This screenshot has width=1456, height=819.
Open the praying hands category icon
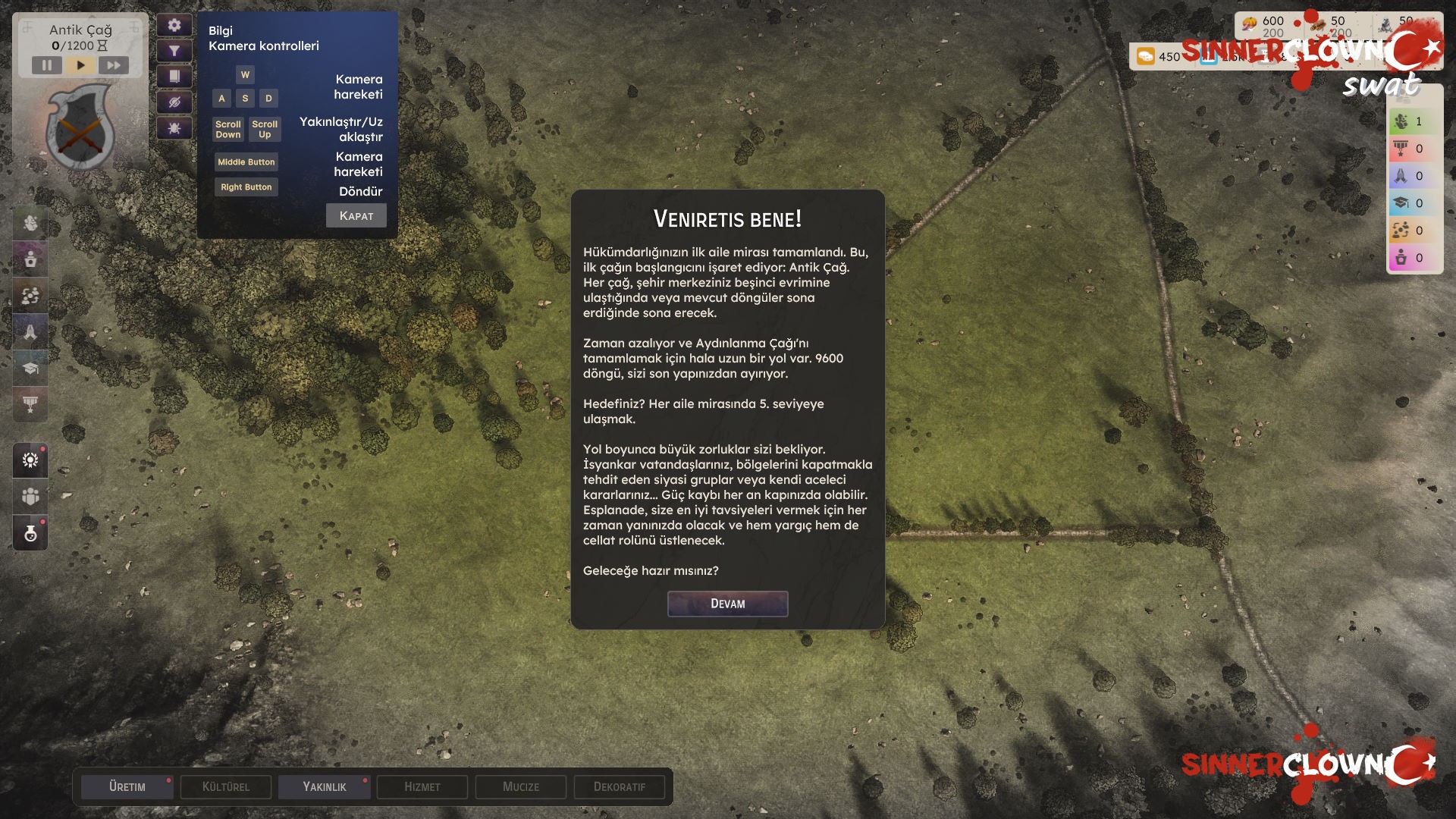[30, 332]
